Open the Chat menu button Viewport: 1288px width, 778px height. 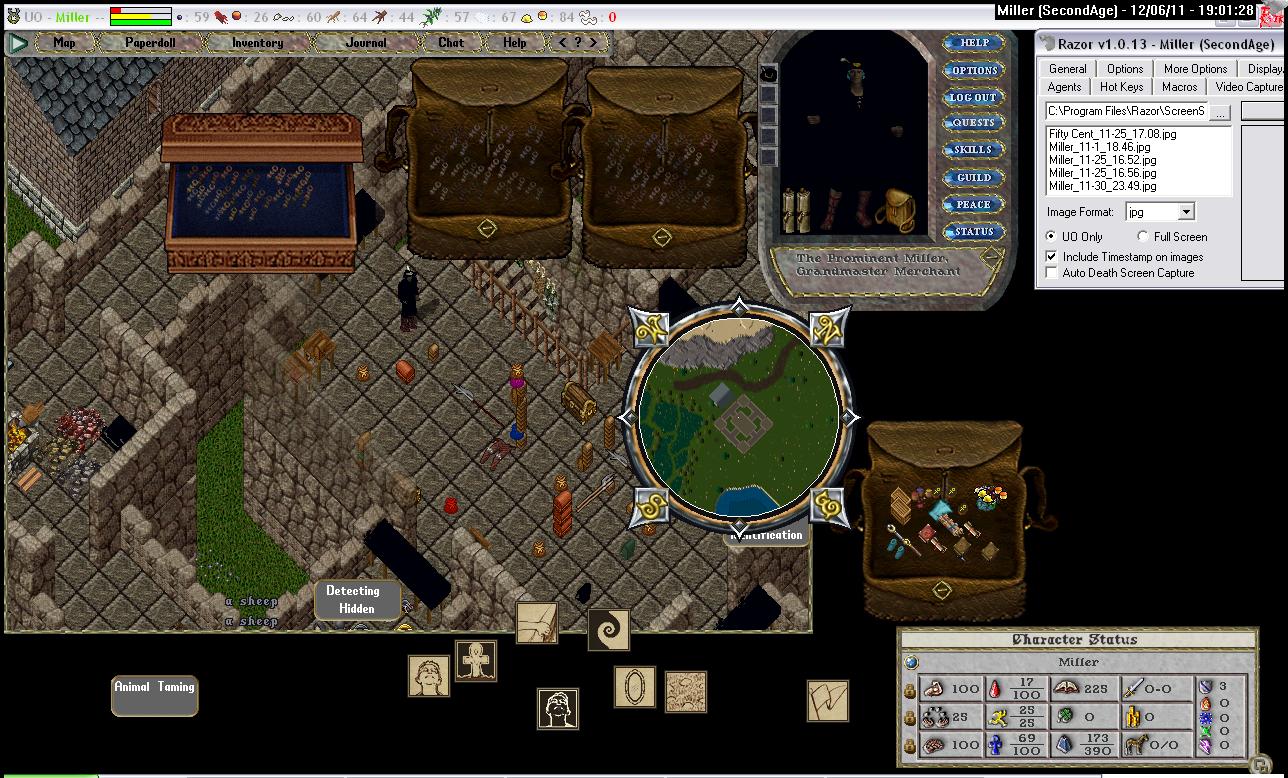pos(451,43)
